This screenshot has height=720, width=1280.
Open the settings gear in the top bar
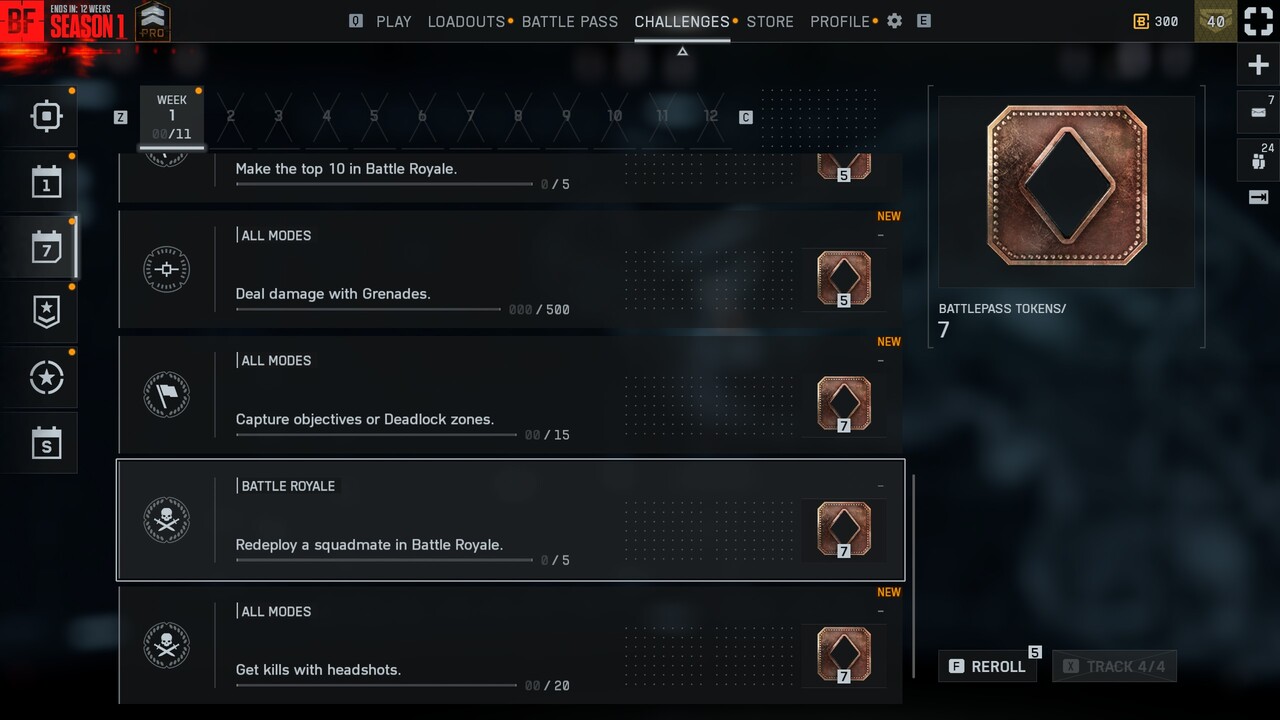tap(893, 21)
